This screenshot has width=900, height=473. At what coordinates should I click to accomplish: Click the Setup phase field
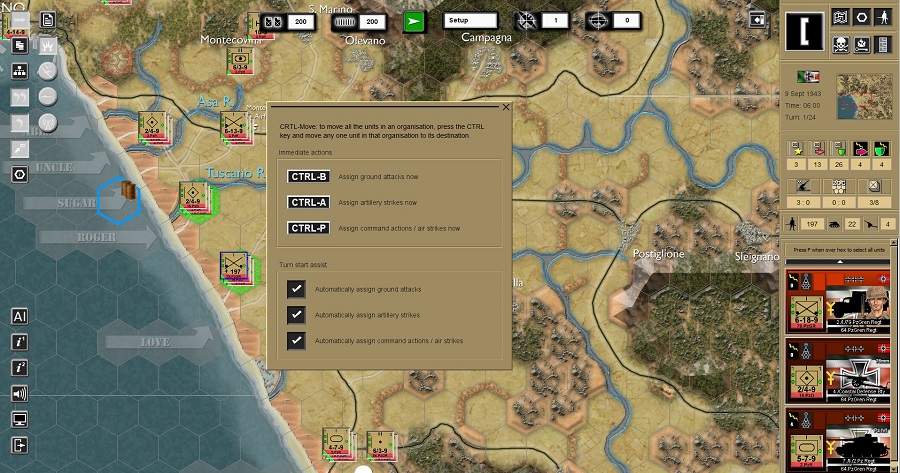coord(470,20)
